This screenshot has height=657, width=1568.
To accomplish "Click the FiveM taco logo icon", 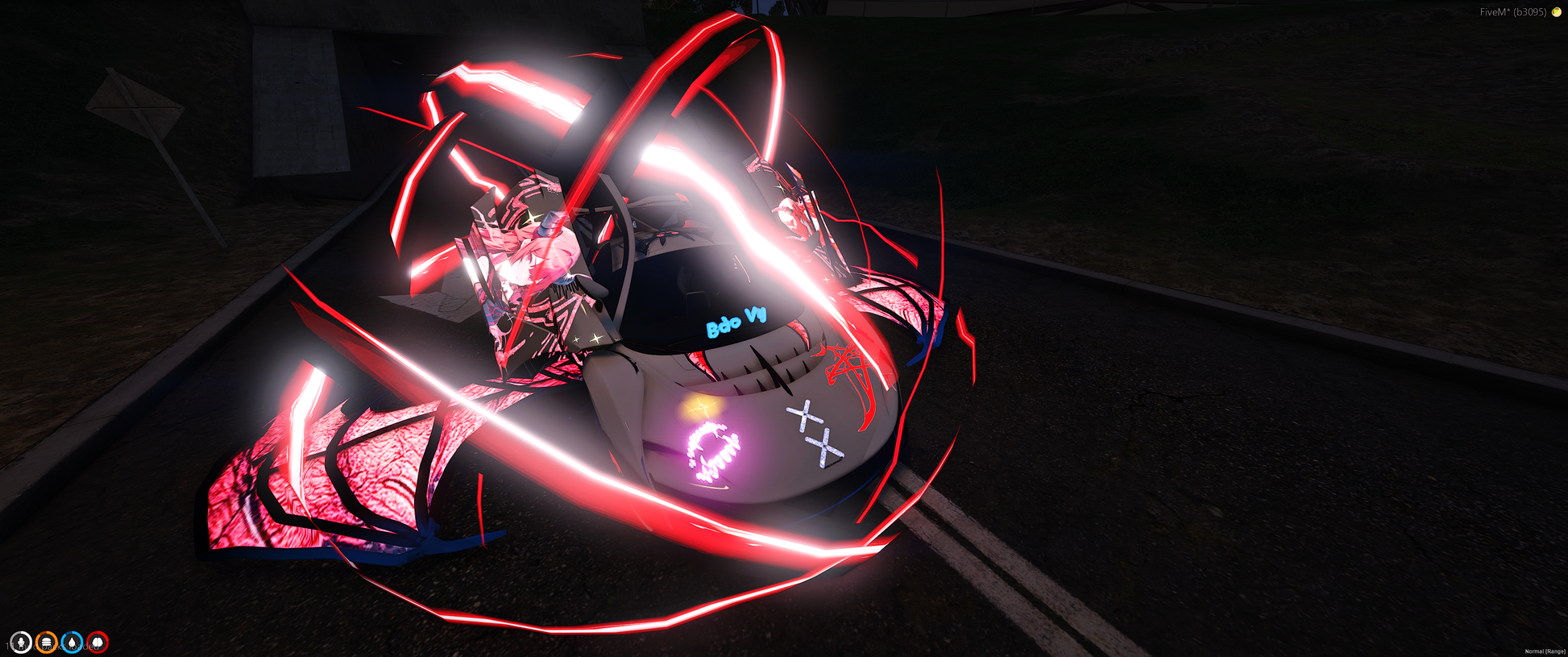I will pyautogui.click(x=1557, y=12).
